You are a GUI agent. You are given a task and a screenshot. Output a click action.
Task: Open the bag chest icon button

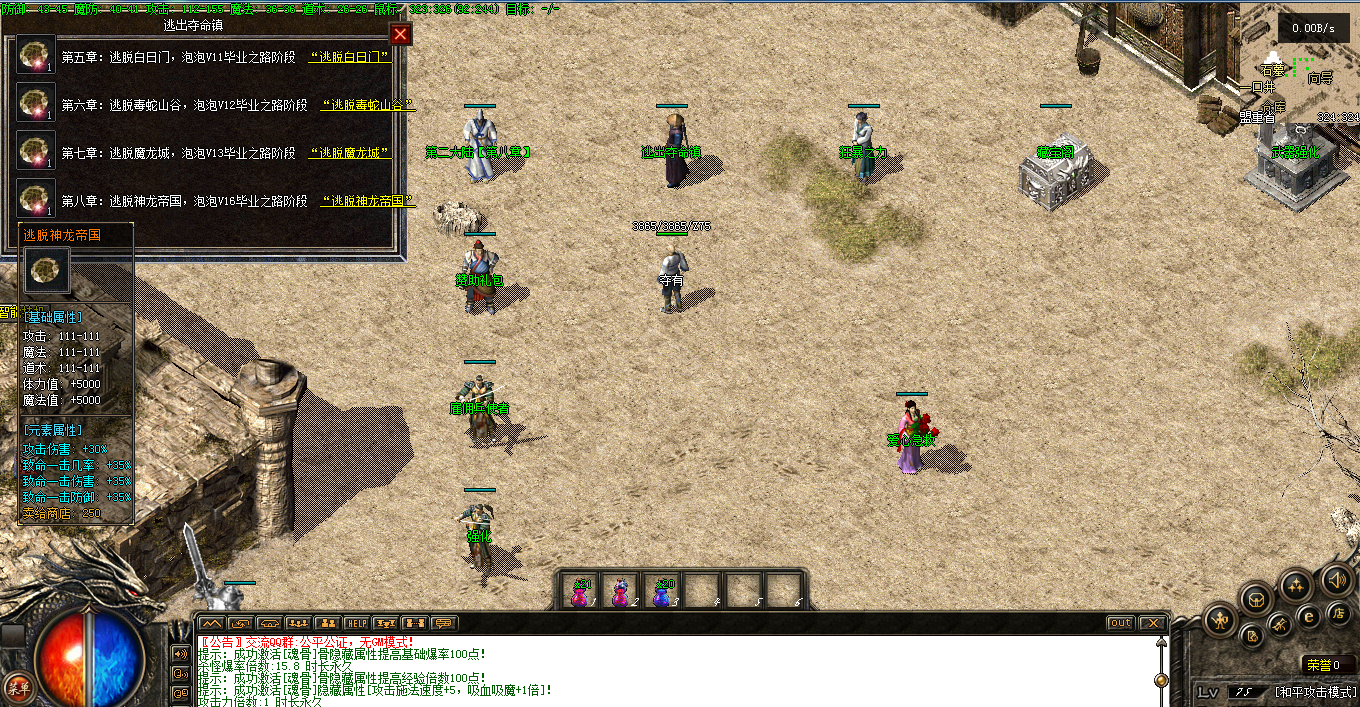coord(1256,600)
